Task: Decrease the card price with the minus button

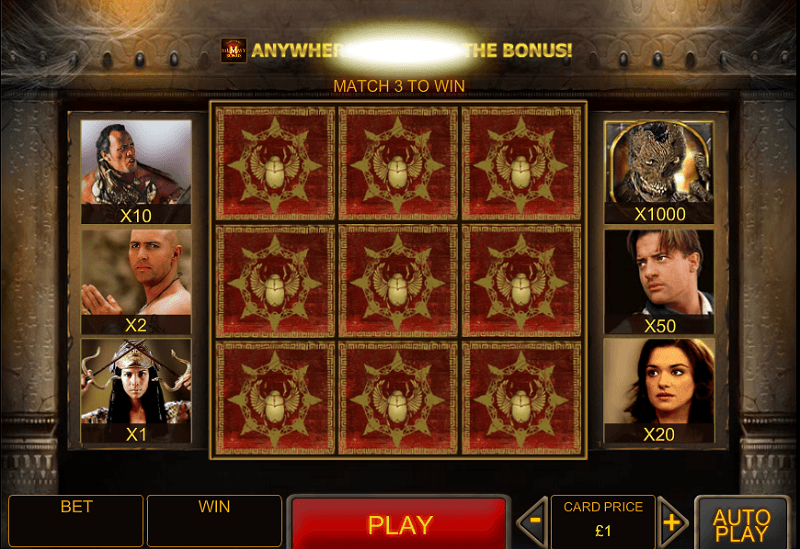Action: 535,522
